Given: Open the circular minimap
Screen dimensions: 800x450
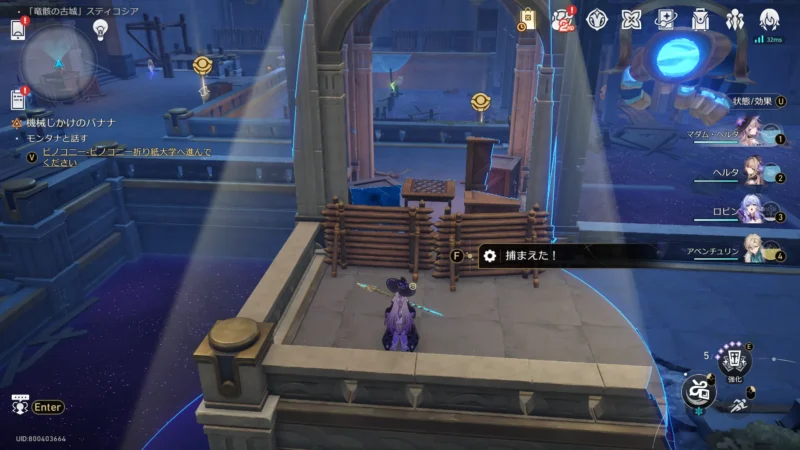Looking at the screenshot, I should [x=58, y=55].
